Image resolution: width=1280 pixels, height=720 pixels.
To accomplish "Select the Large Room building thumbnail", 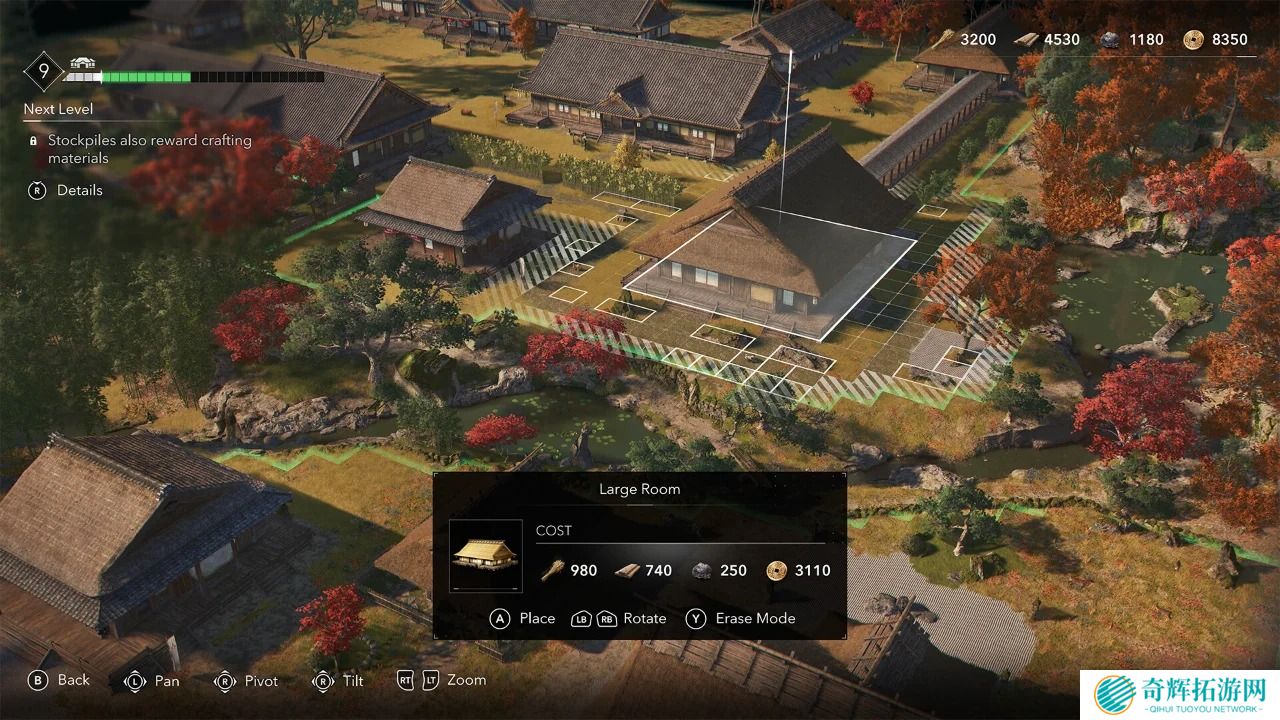I will tap(485, 556).
